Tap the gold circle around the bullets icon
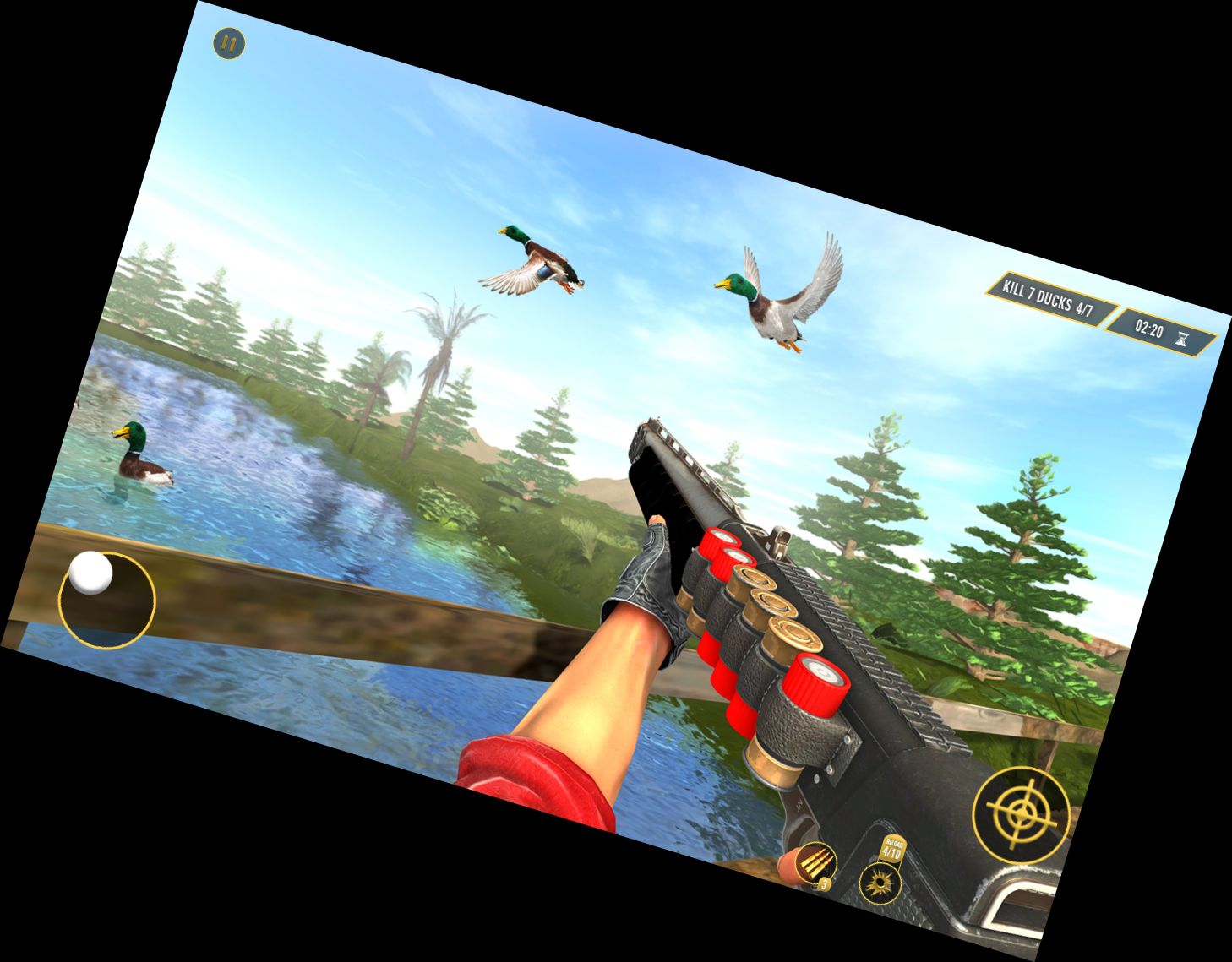The width and height of the screenshot is (1232, 962). click(815, 863)
